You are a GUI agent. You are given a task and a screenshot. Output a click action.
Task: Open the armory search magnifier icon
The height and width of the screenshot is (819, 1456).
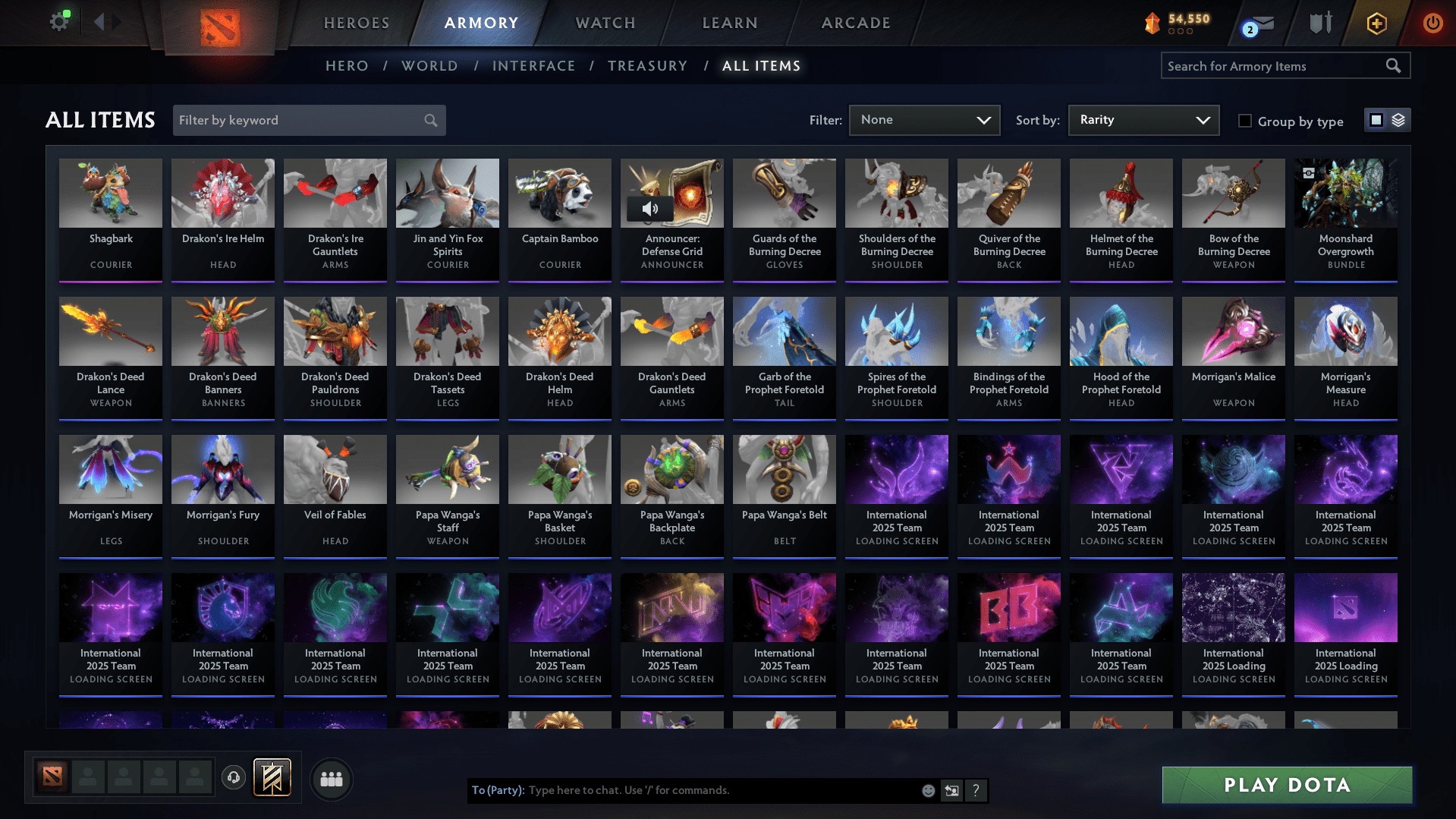[x=1394, y=65]
